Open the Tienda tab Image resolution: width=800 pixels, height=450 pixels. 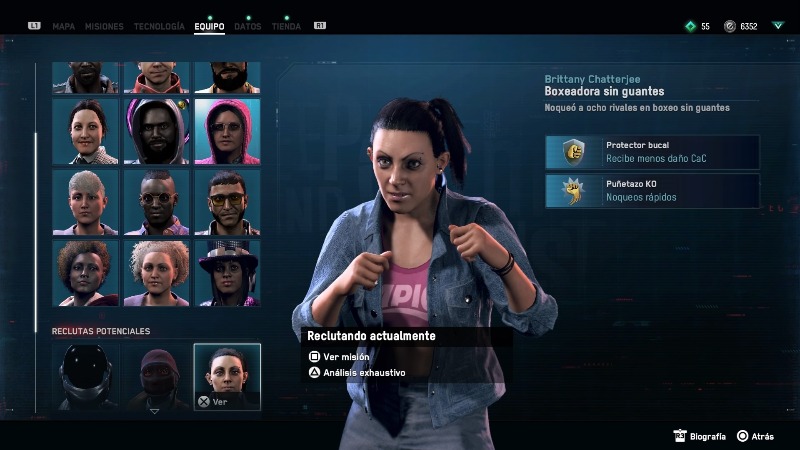point(286,26)
